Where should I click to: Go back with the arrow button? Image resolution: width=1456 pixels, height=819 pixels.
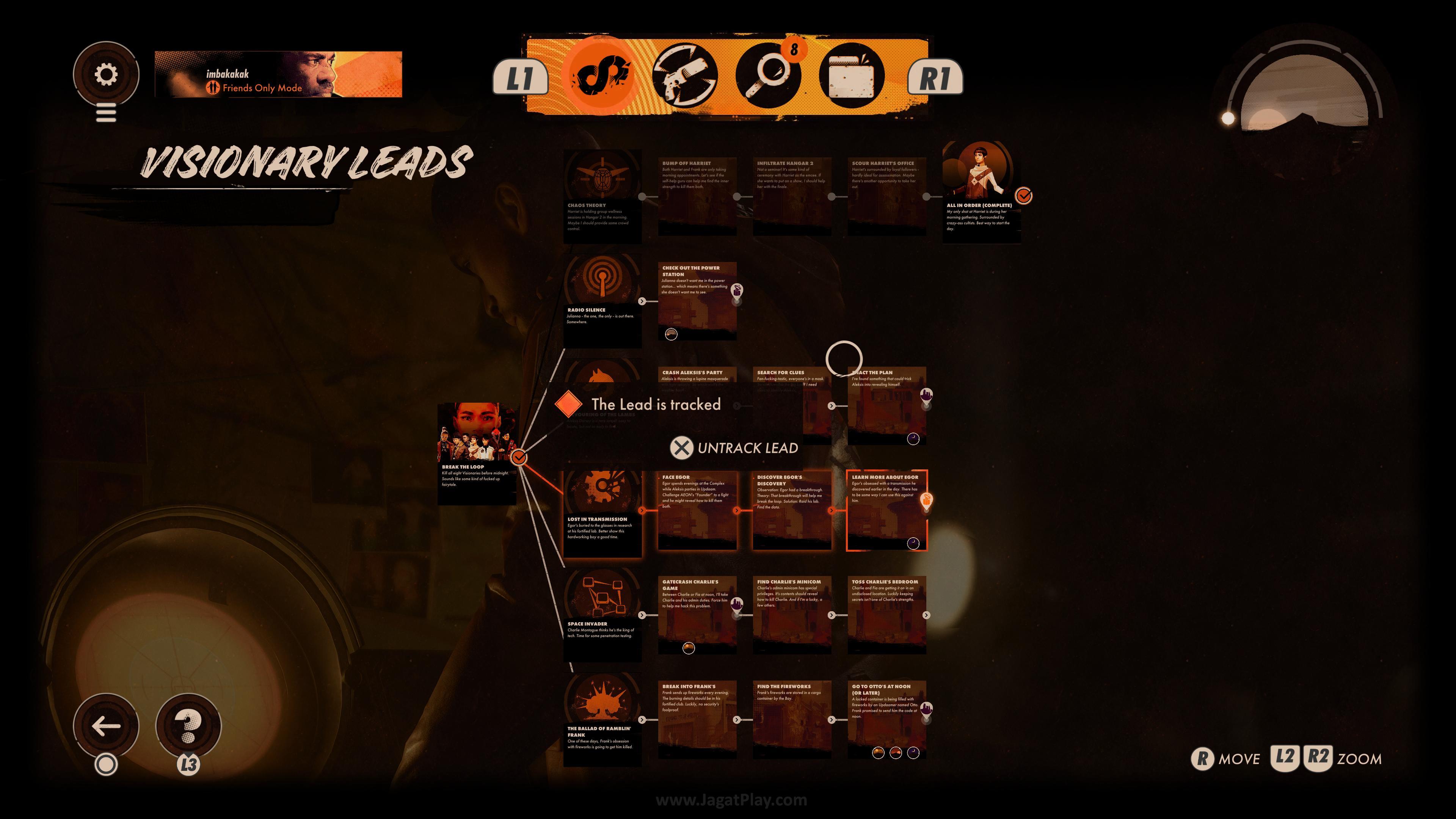pos(106,726)
